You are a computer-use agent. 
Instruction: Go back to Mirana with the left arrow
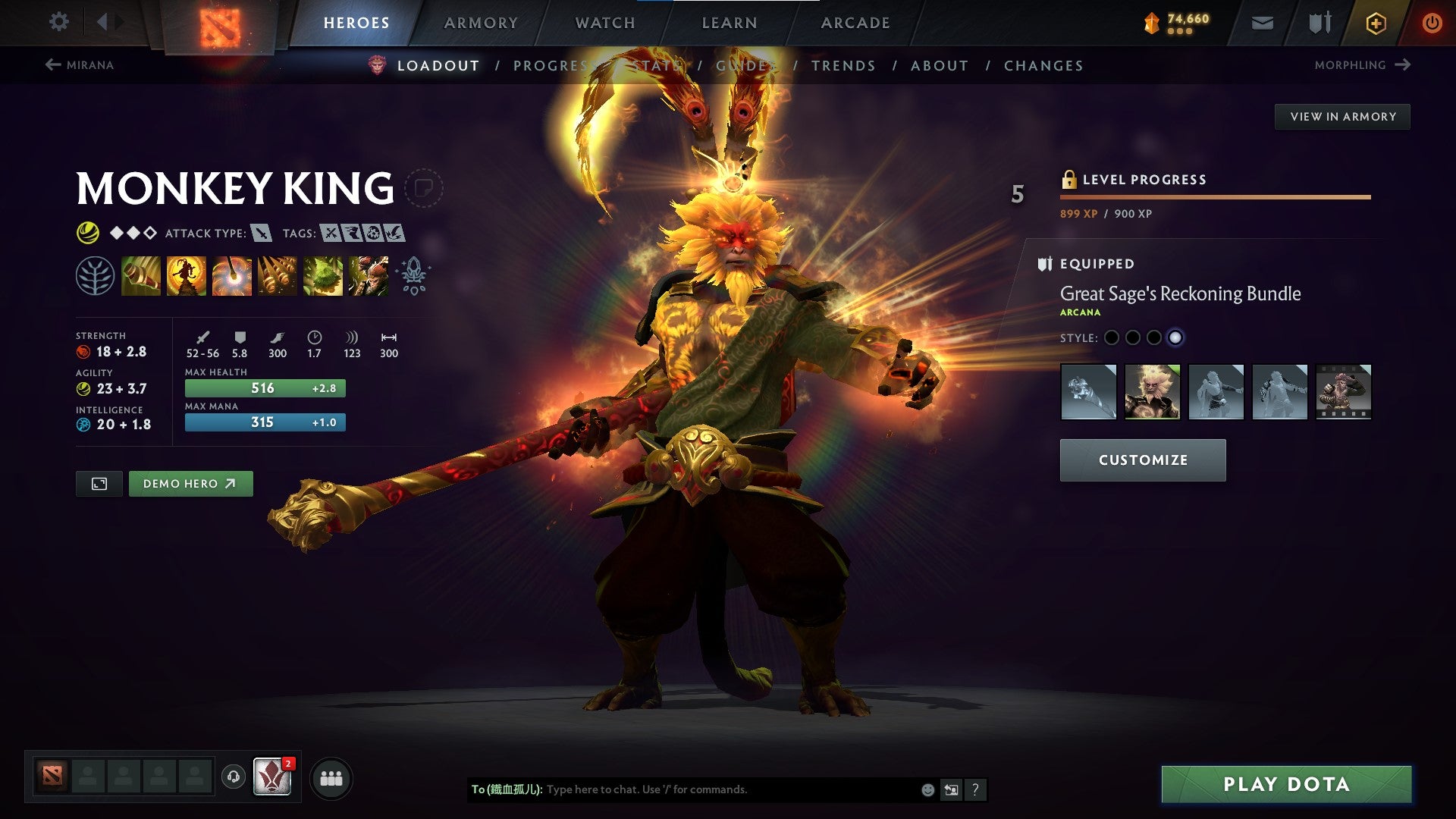click(x=53, y=64)
